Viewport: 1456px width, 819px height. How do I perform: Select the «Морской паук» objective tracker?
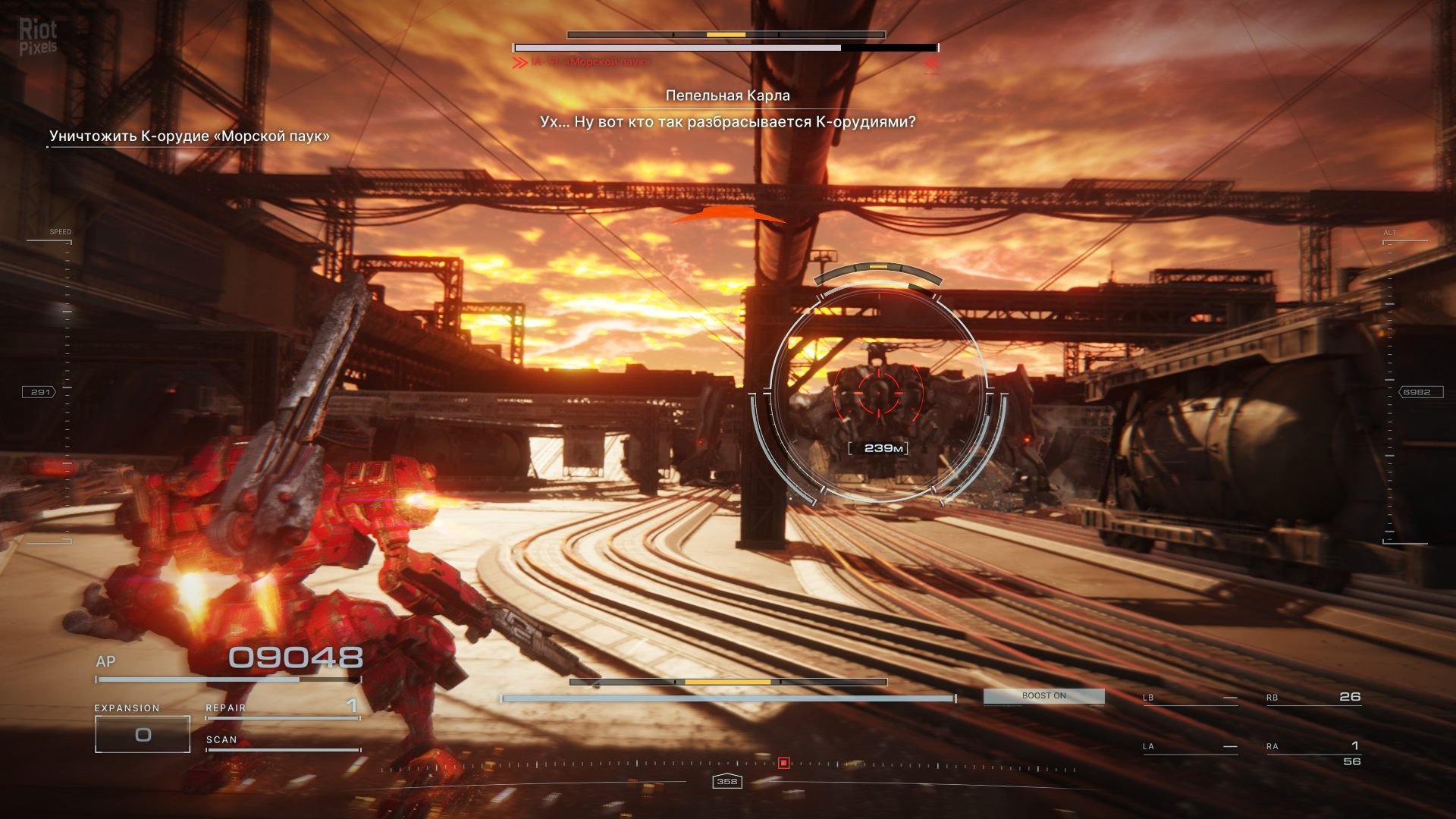pyautogui.click(x=190, y=136)
